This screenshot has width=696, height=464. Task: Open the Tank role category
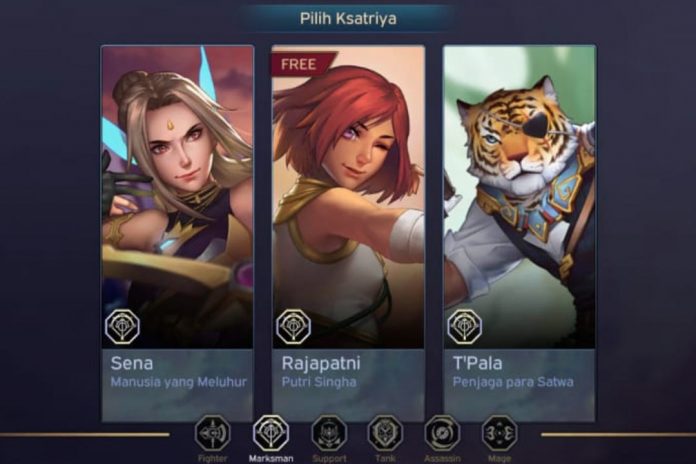[x=385, y=434]
